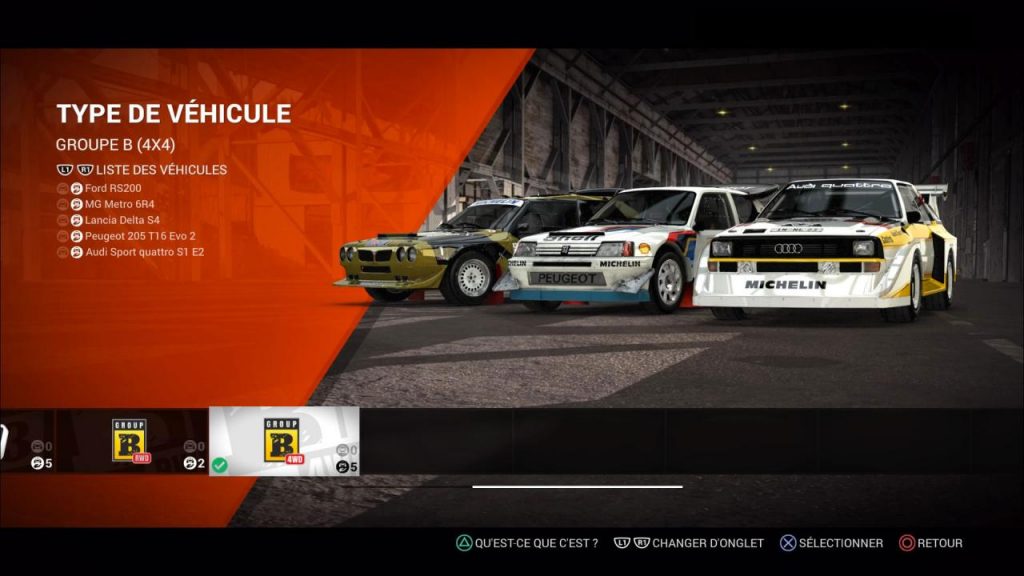Select the highlighted Group B 4WD tile
The image size is (1024, 576).
pyautogui.click(x=283, y=441)
